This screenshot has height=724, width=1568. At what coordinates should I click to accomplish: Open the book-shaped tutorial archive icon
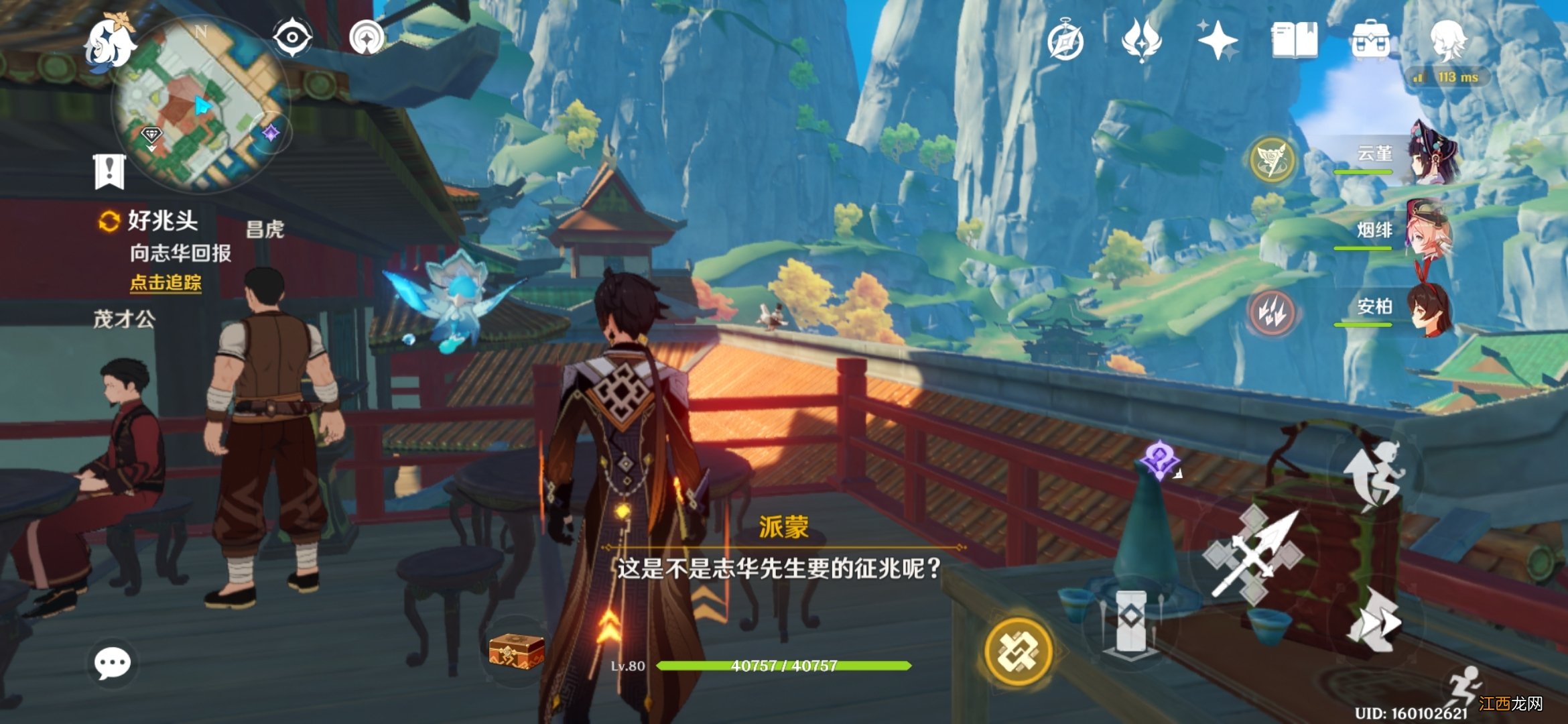coord(1294,40)
